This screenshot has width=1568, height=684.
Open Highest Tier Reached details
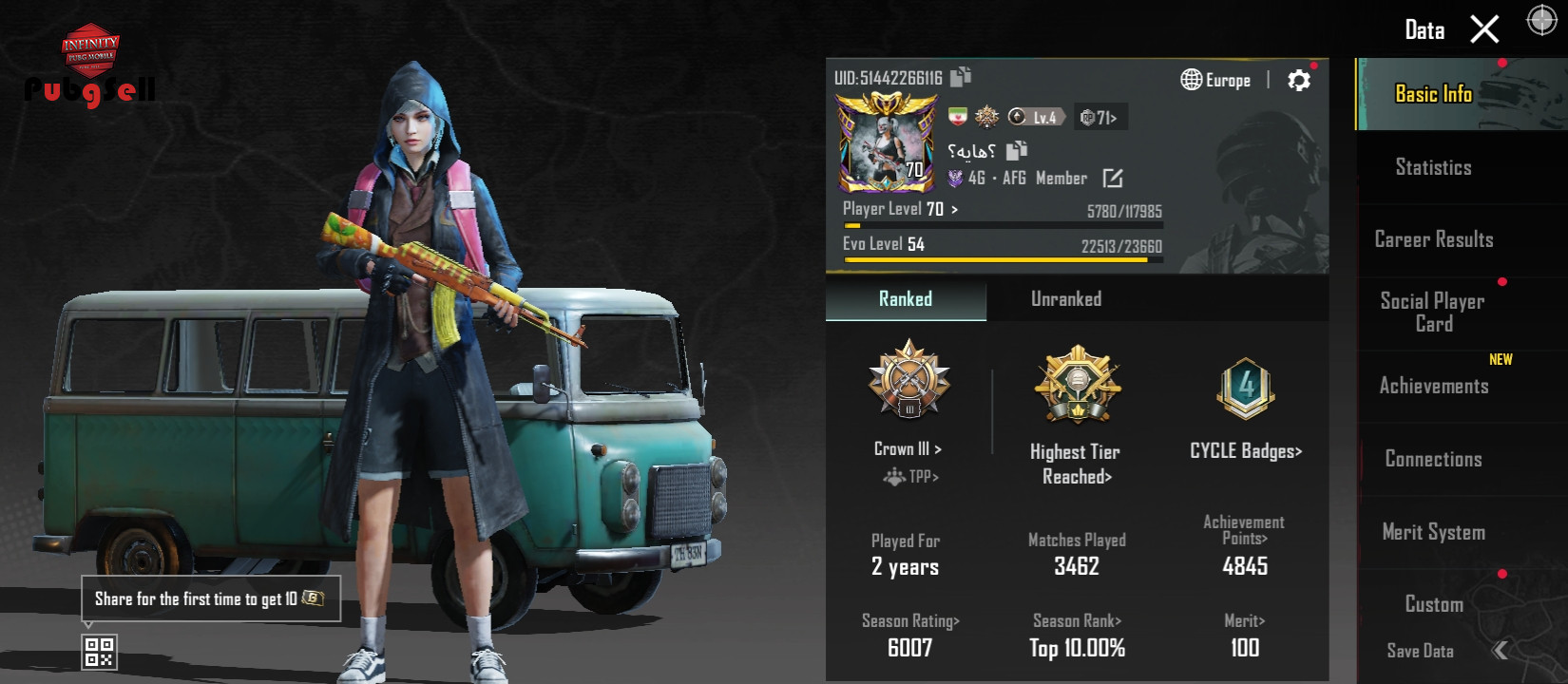pyautogui.click(x=1076, y=463)
